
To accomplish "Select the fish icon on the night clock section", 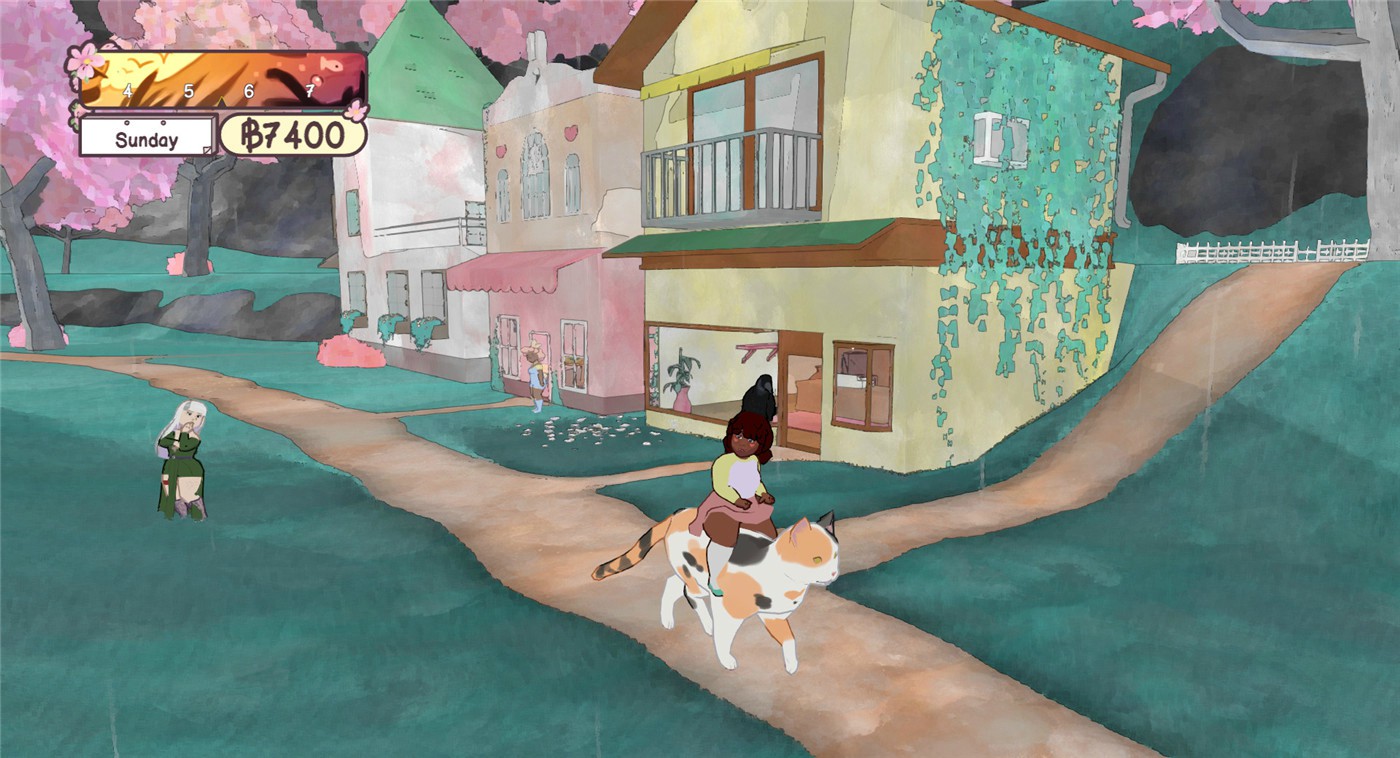I will click(331, 65).
